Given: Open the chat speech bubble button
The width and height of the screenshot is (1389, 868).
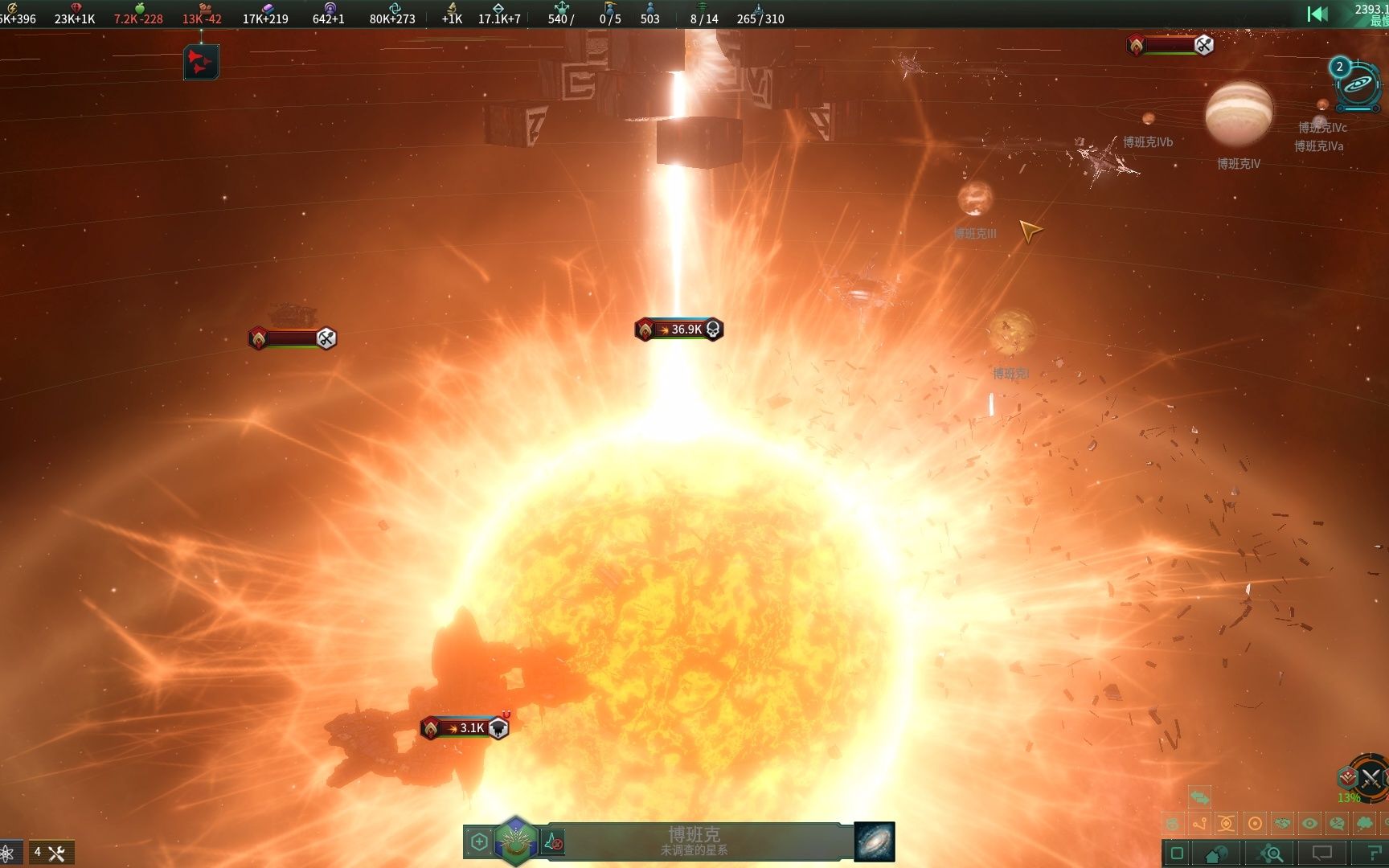Looking at the screenshot, I should [x=1322, y=854].
